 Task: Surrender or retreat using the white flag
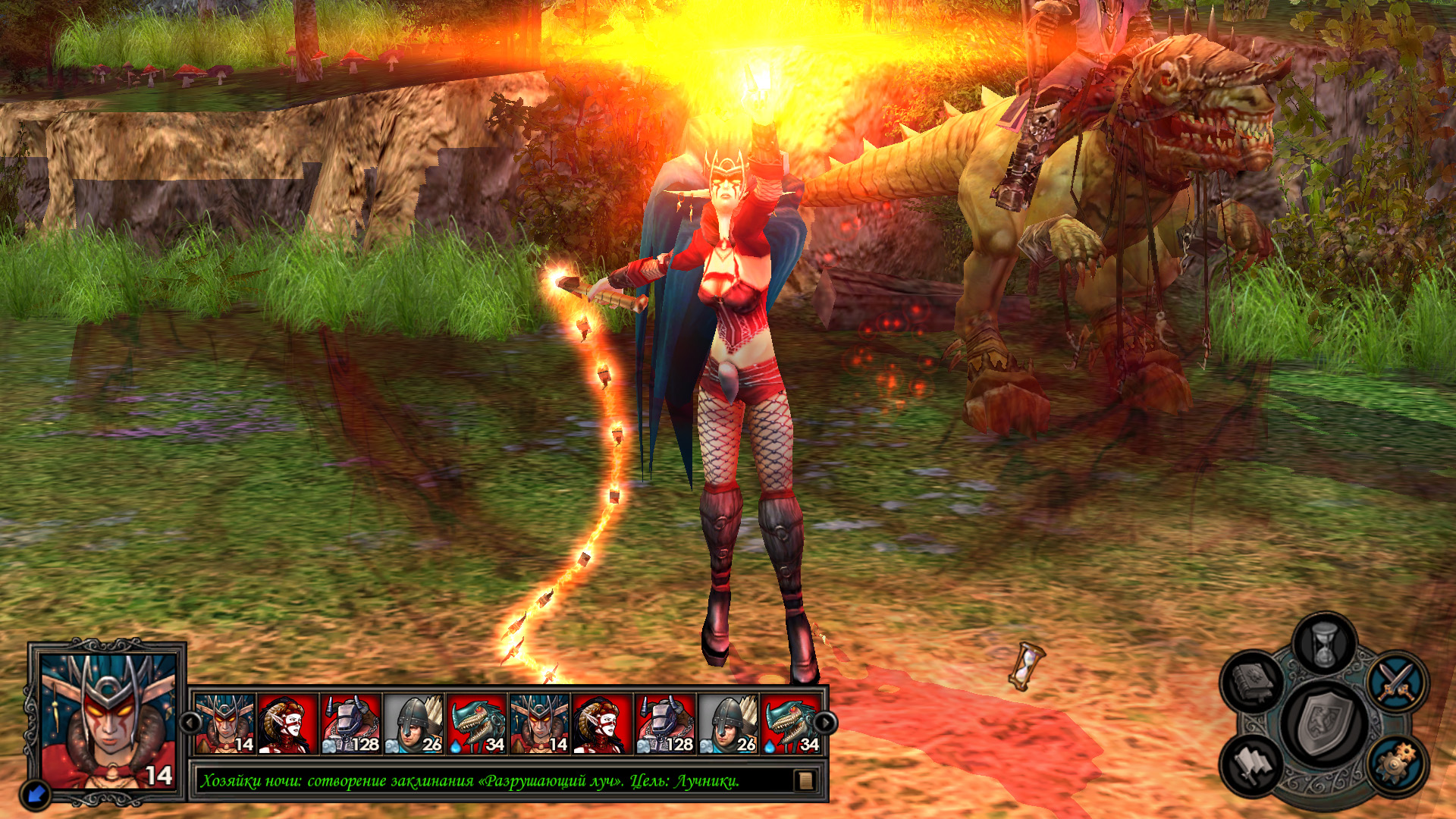click(1252, 764)
